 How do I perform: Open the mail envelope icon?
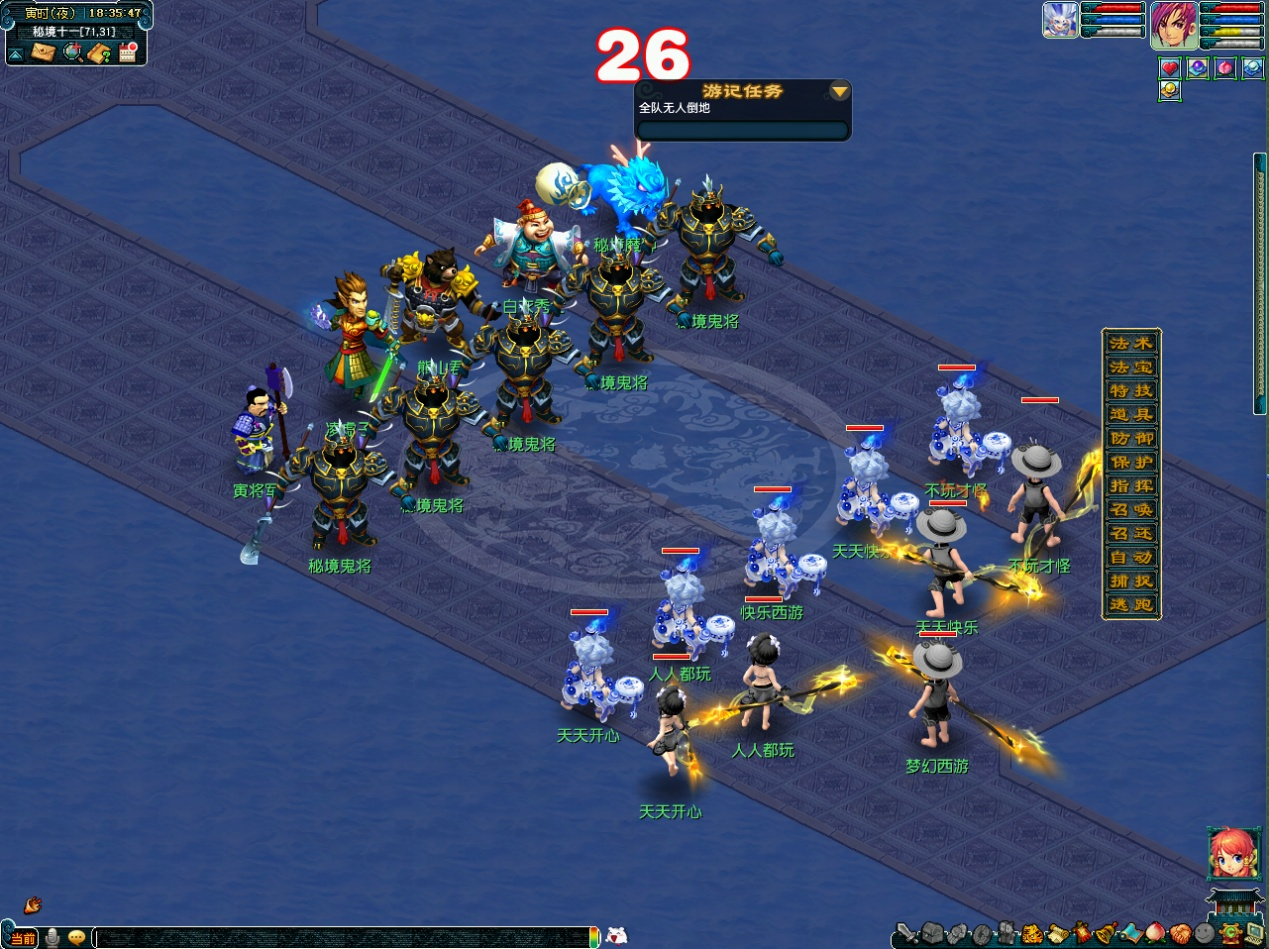42,52
